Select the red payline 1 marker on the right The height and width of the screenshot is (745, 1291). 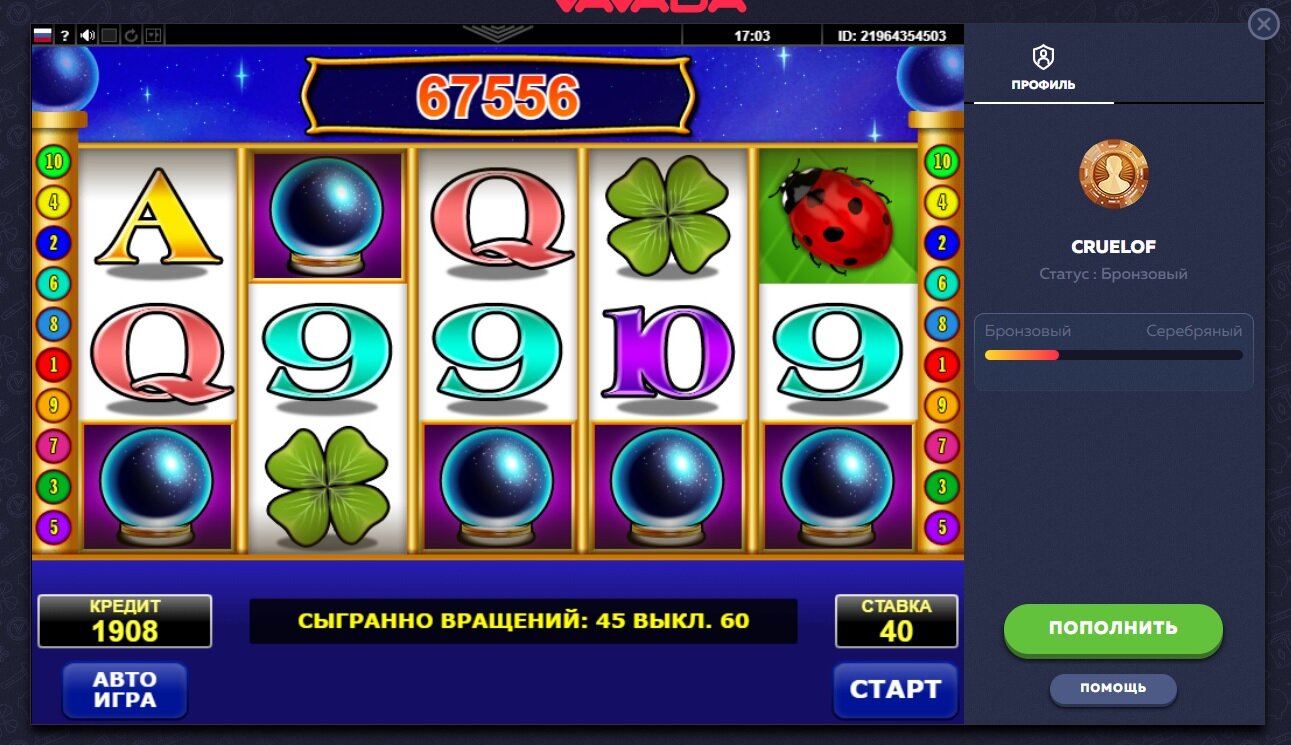(941, 365)
